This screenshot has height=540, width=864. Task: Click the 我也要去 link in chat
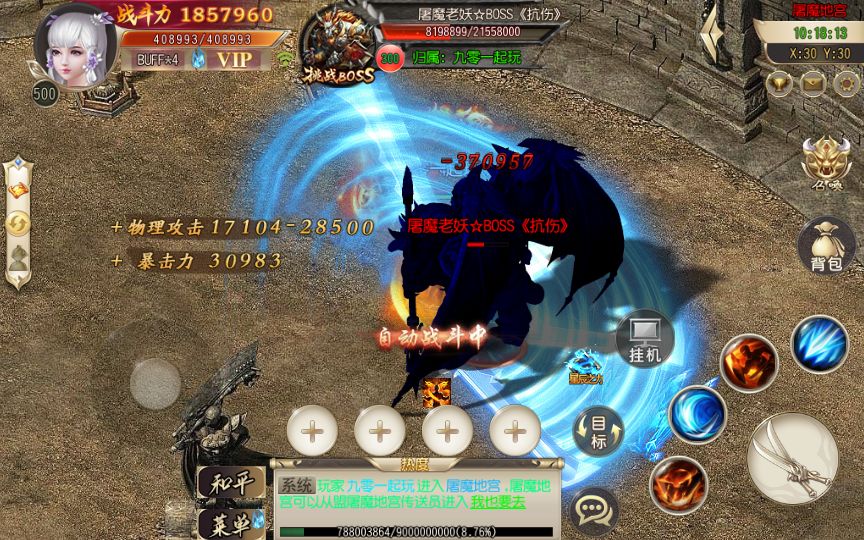pyautogui.click(x=499, y=502)
